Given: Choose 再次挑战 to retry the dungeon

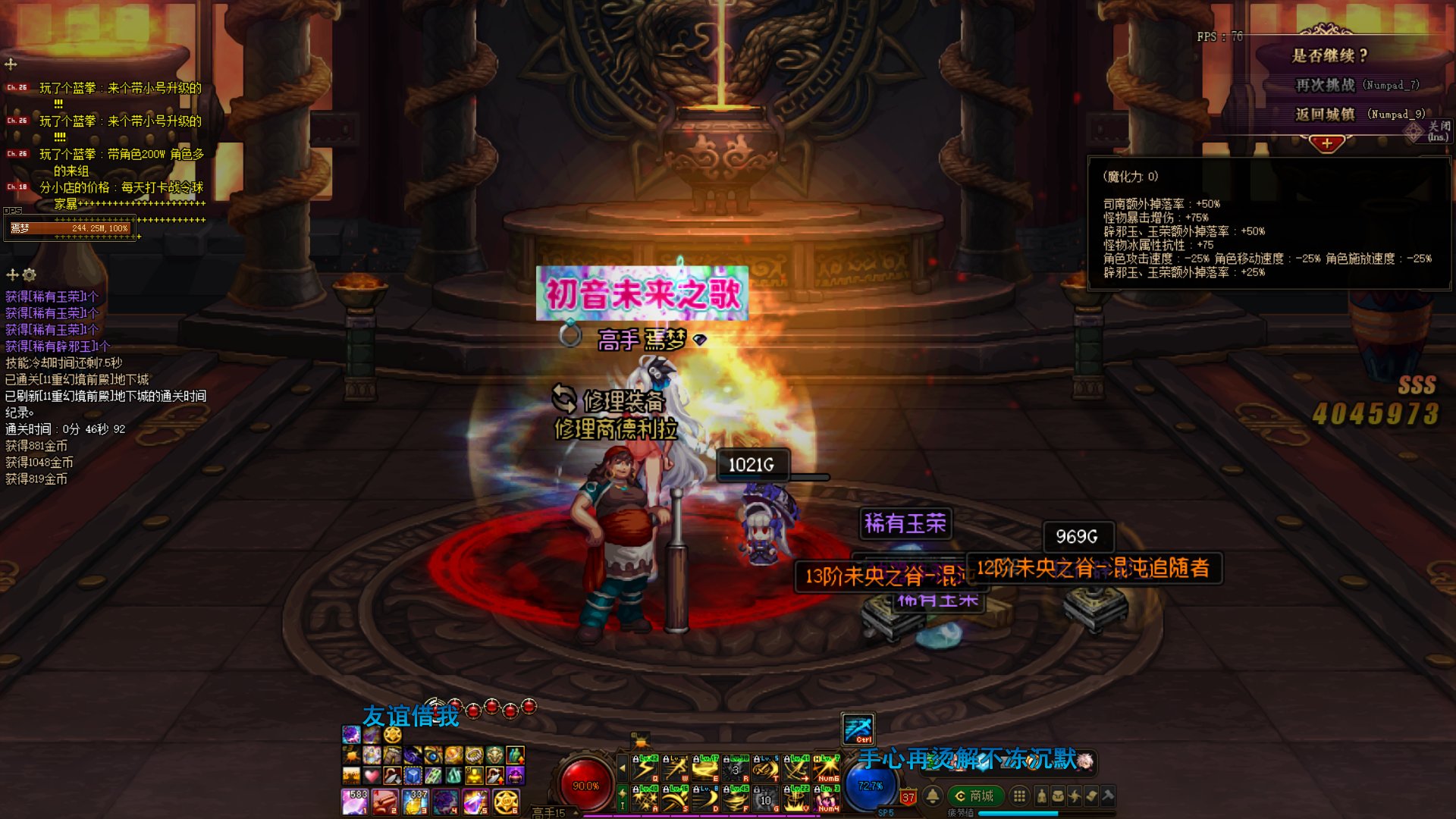Looking at the screenshot, I should tap(1325, 85).
